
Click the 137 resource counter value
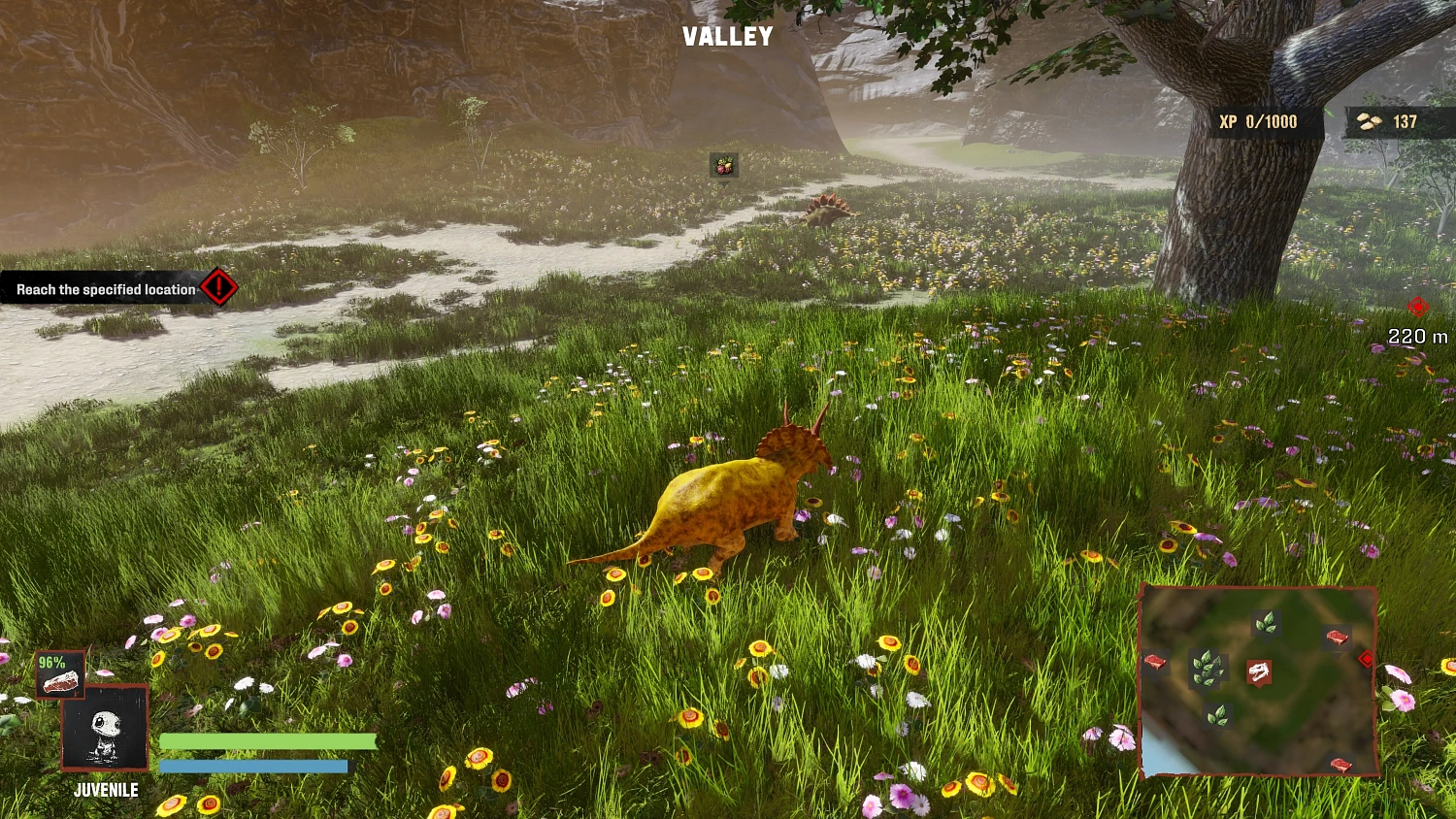(1404, 121)
